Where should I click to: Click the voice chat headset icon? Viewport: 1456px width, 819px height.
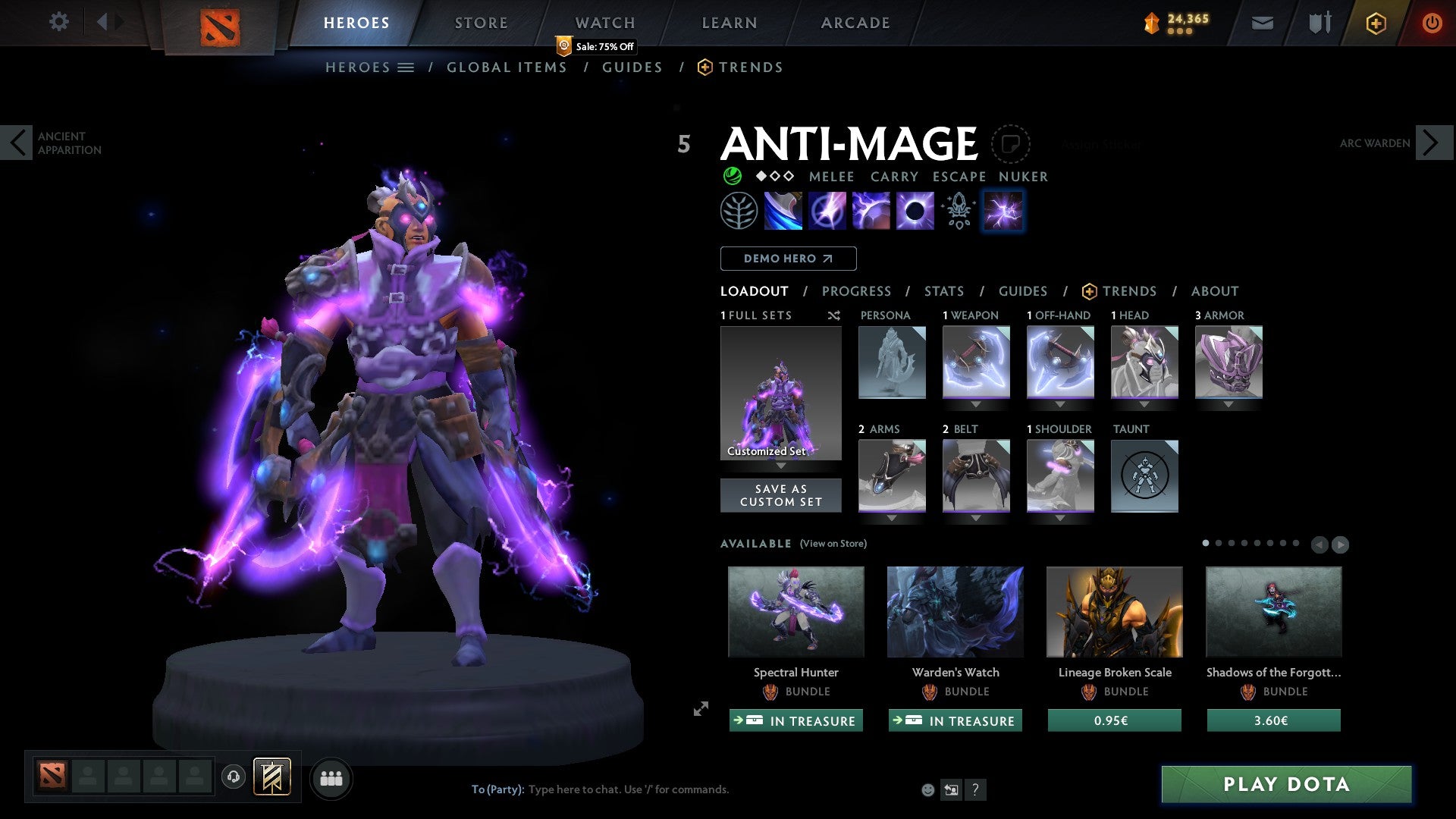(233, 777)
